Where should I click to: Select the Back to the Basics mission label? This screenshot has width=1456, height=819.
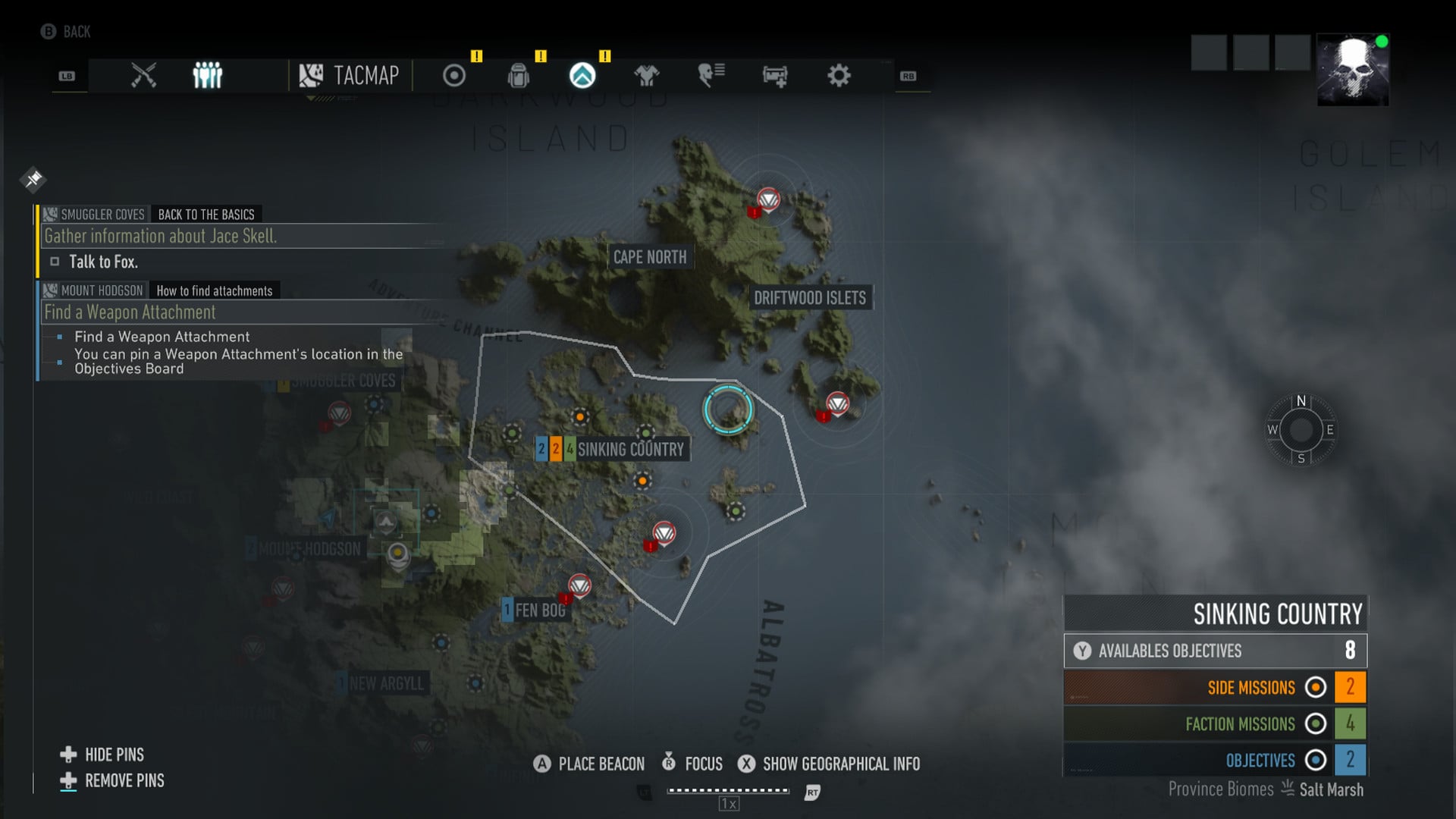[206, 214]
